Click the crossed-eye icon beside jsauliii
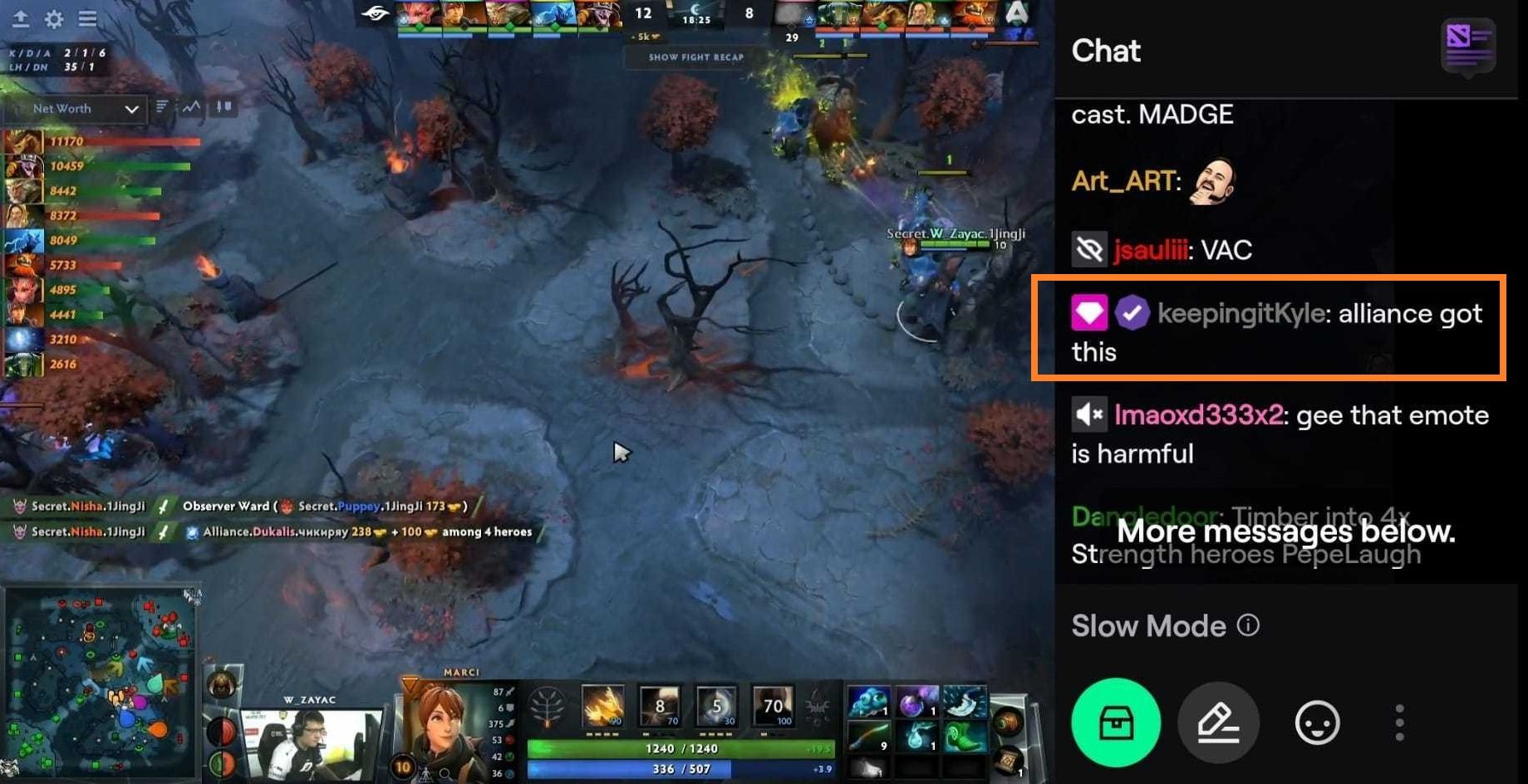This screenshot has width=1528, height=784. click(x=1089, y=248)
